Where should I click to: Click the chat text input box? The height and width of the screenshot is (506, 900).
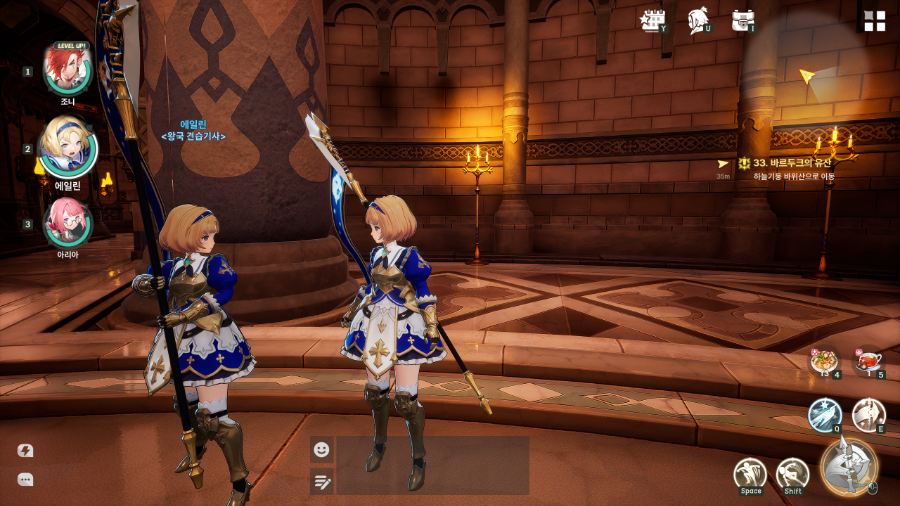432,465
